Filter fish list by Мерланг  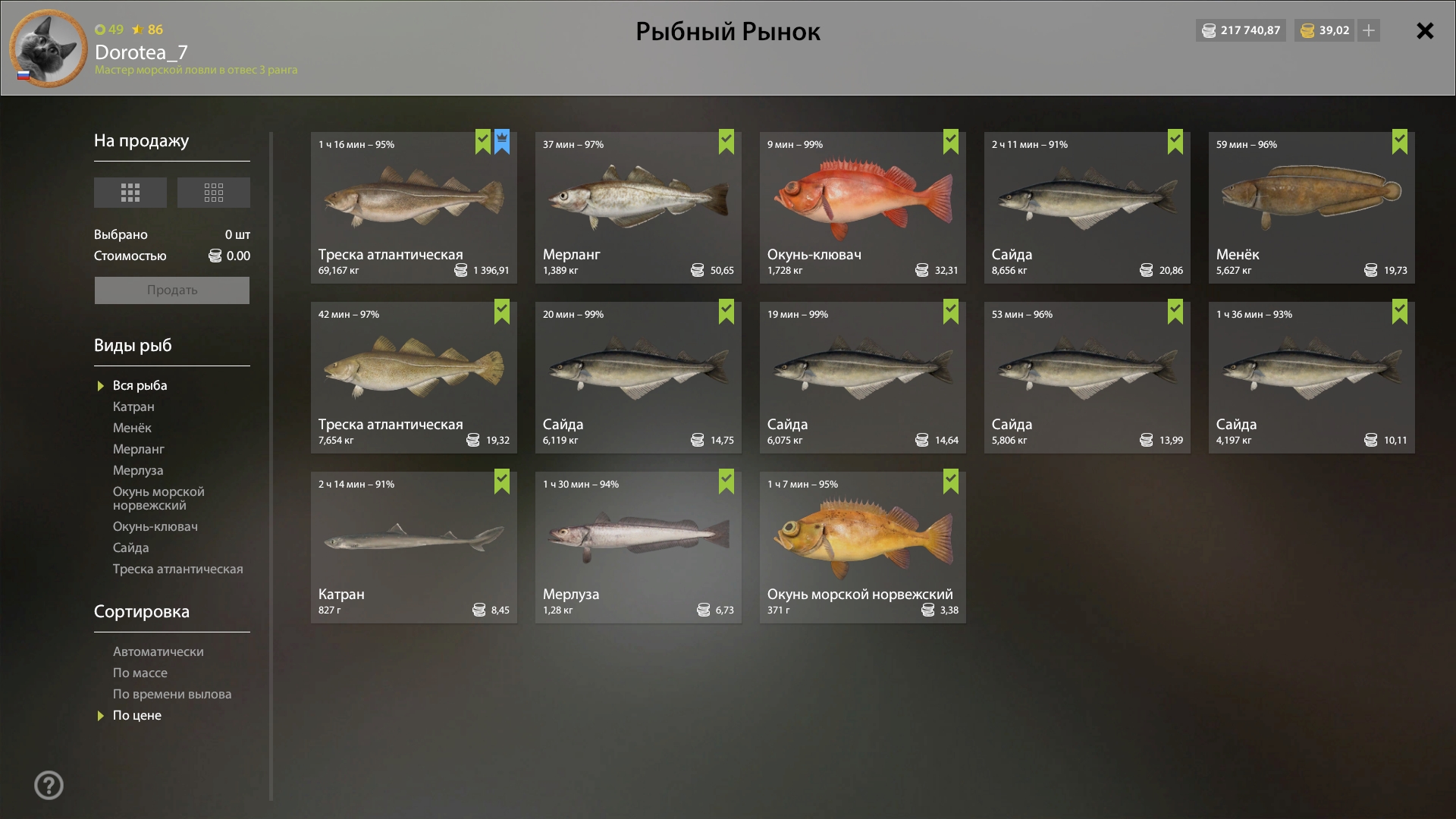click(x=139, y=449)
